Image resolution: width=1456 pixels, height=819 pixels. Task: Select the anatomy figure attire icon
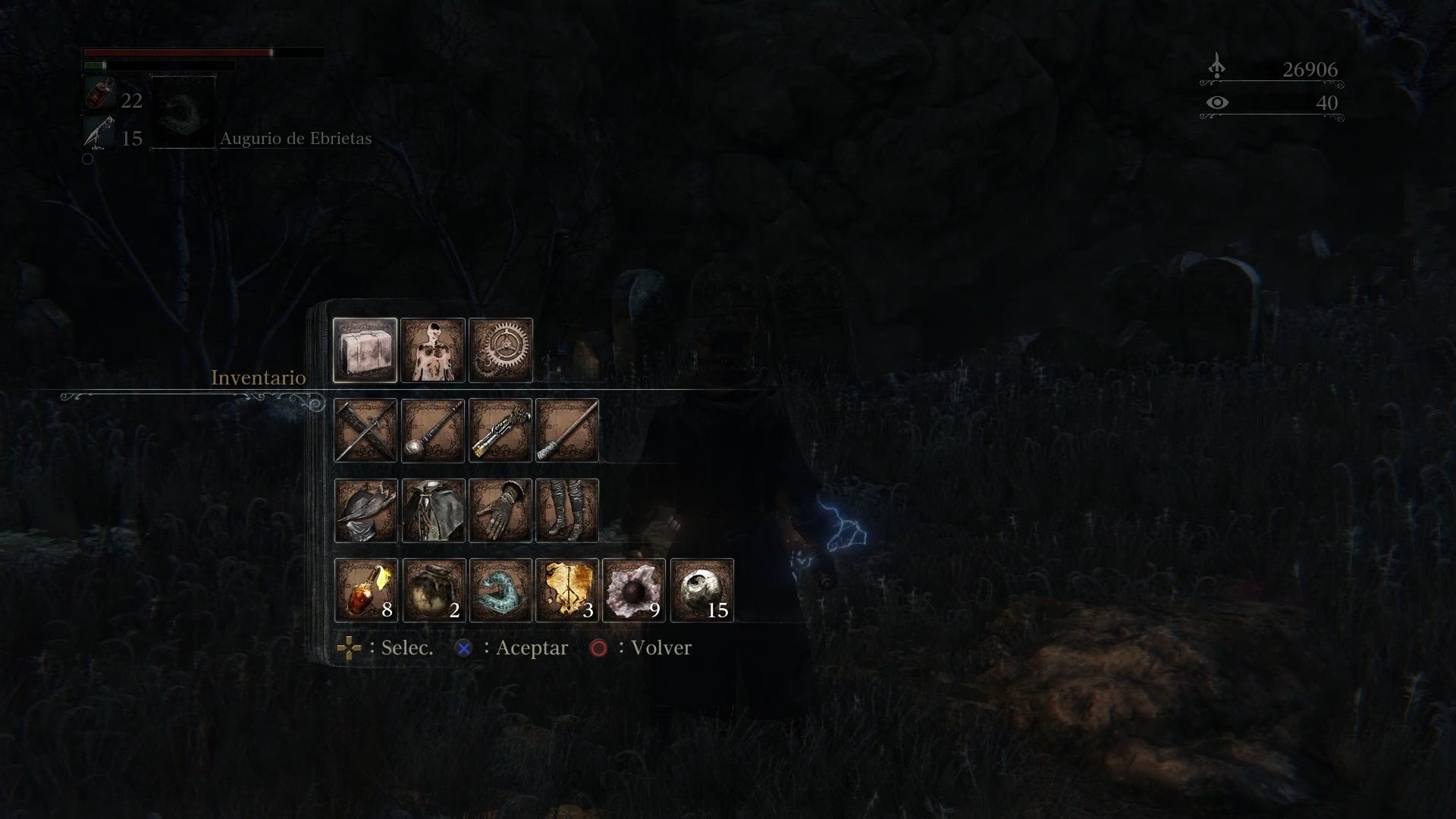(434, 351)
